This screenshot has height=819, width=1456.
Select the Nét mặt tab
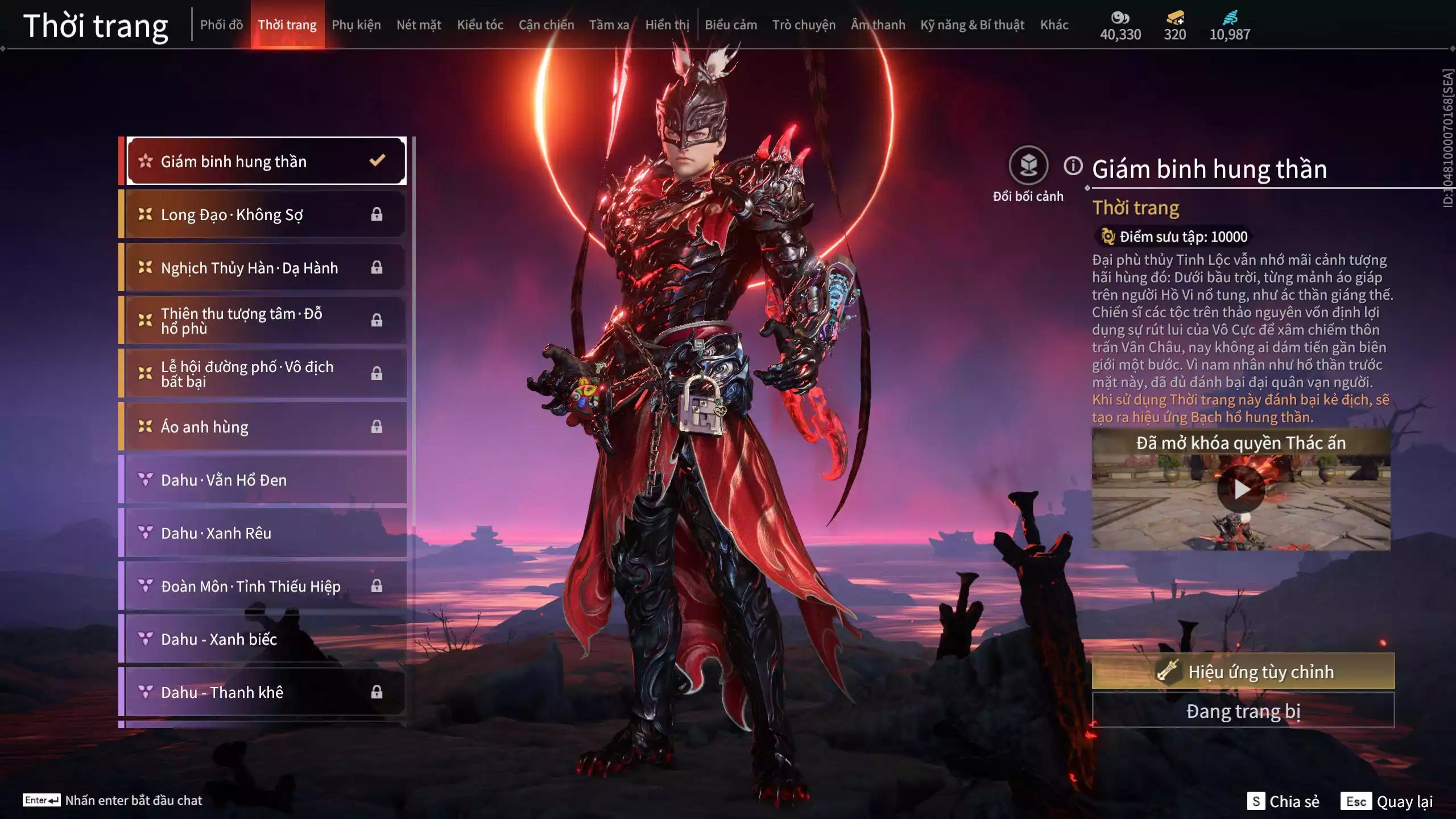pyautogui.click(x=419, y=25)
